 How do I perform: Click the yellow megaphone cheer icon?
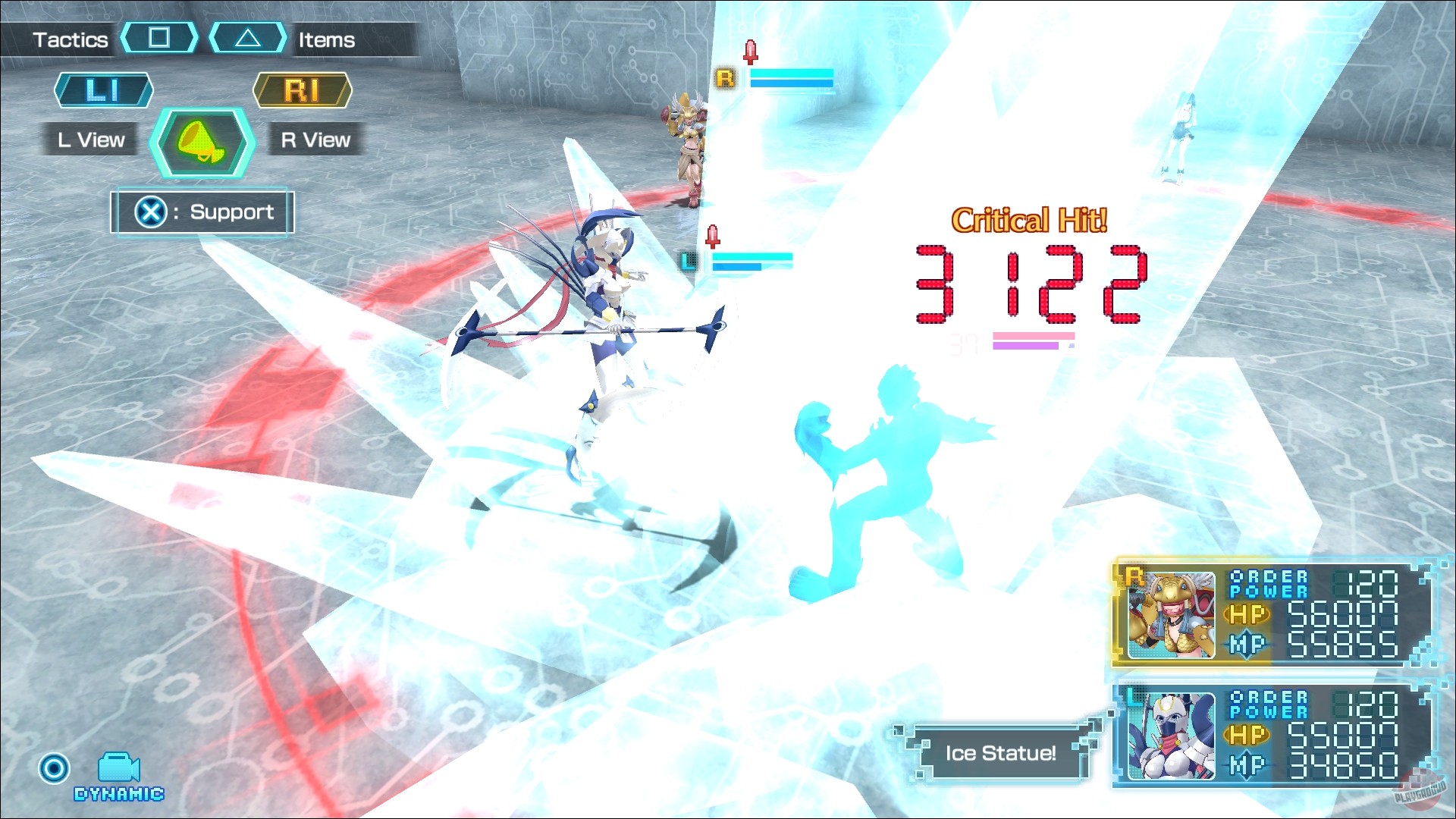tap(199, 143)
